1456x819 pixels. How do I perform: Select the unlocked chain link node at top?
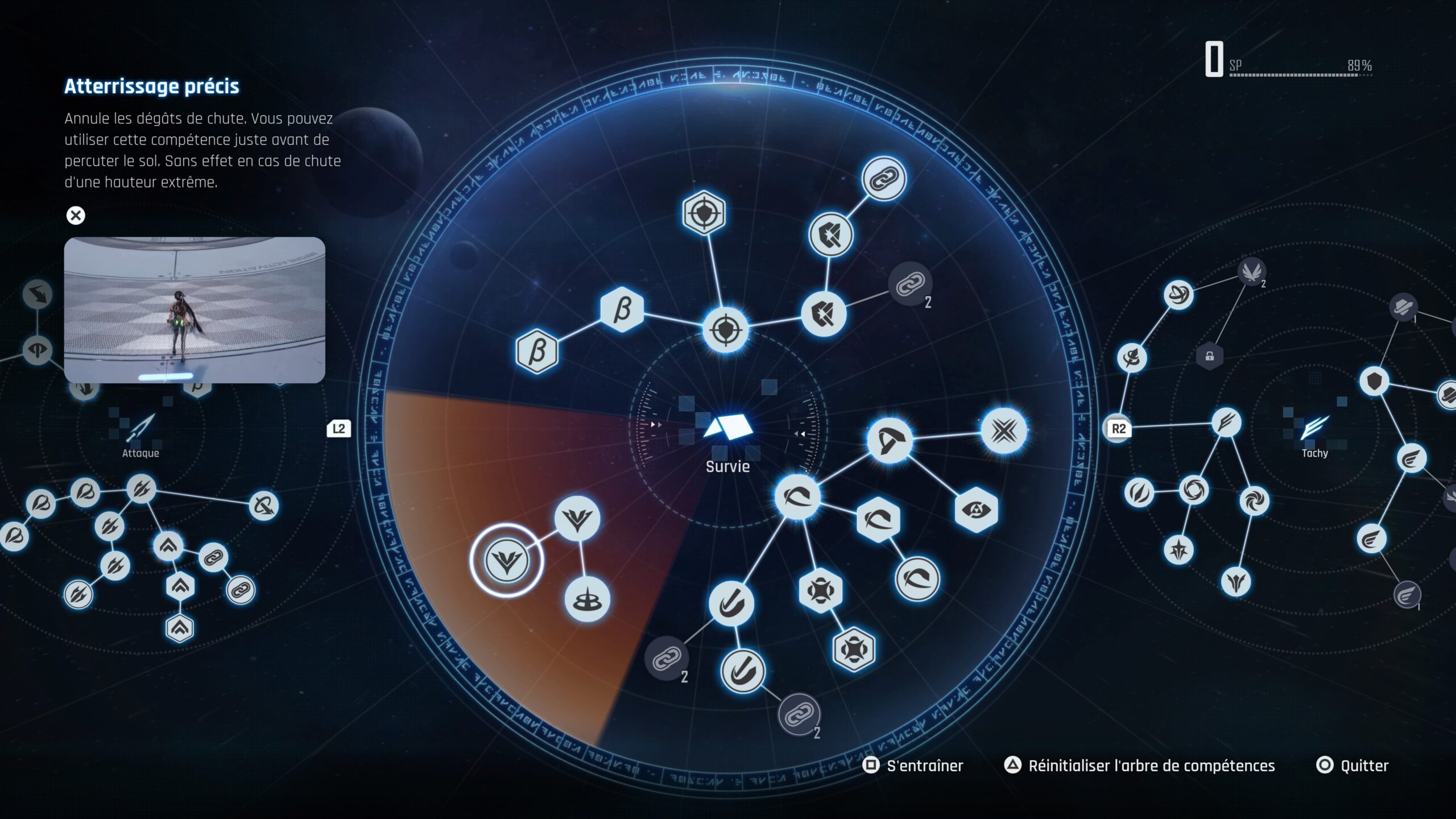point(884,179)
